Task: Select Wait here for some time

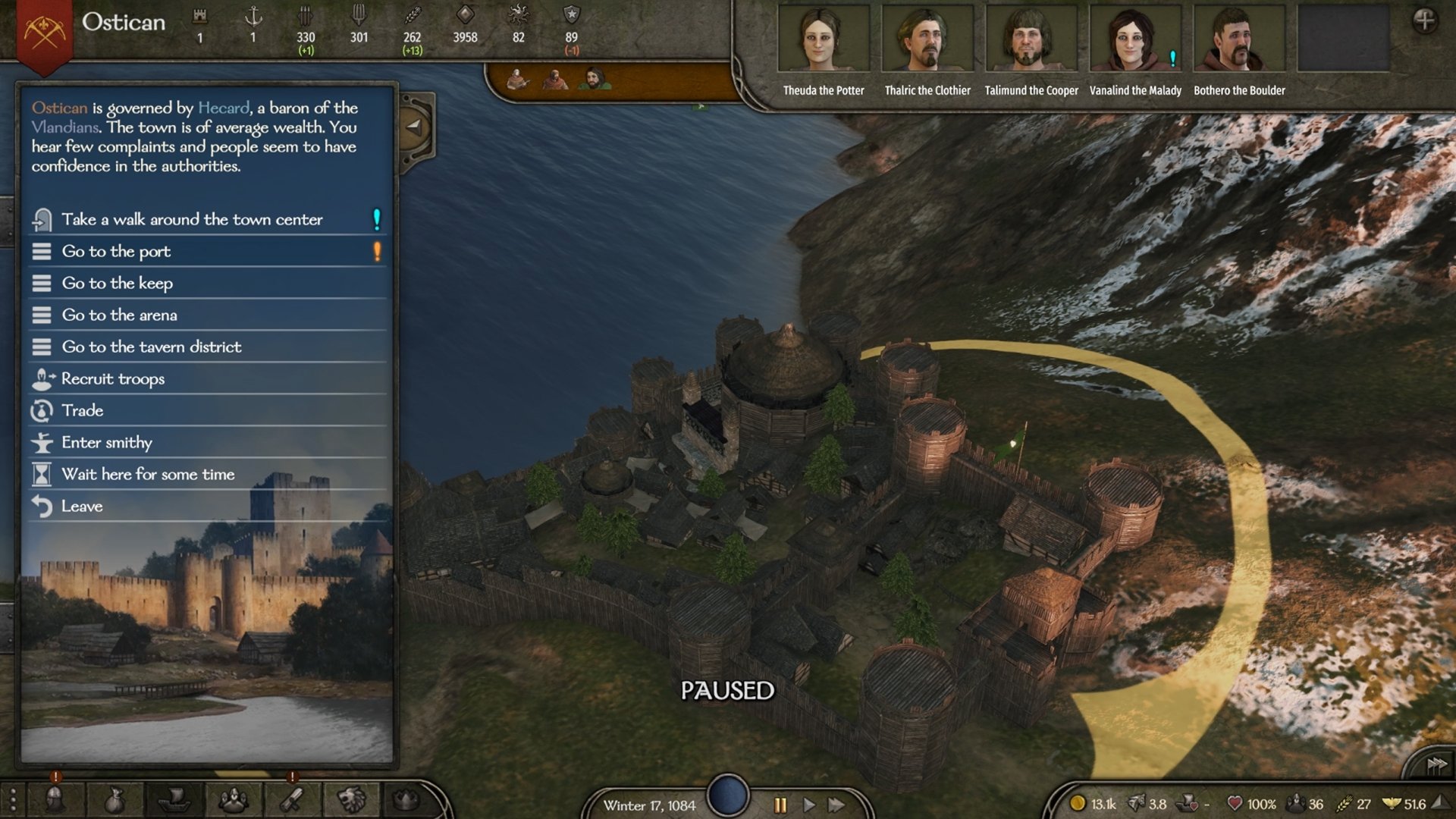Action: point(148,475)
